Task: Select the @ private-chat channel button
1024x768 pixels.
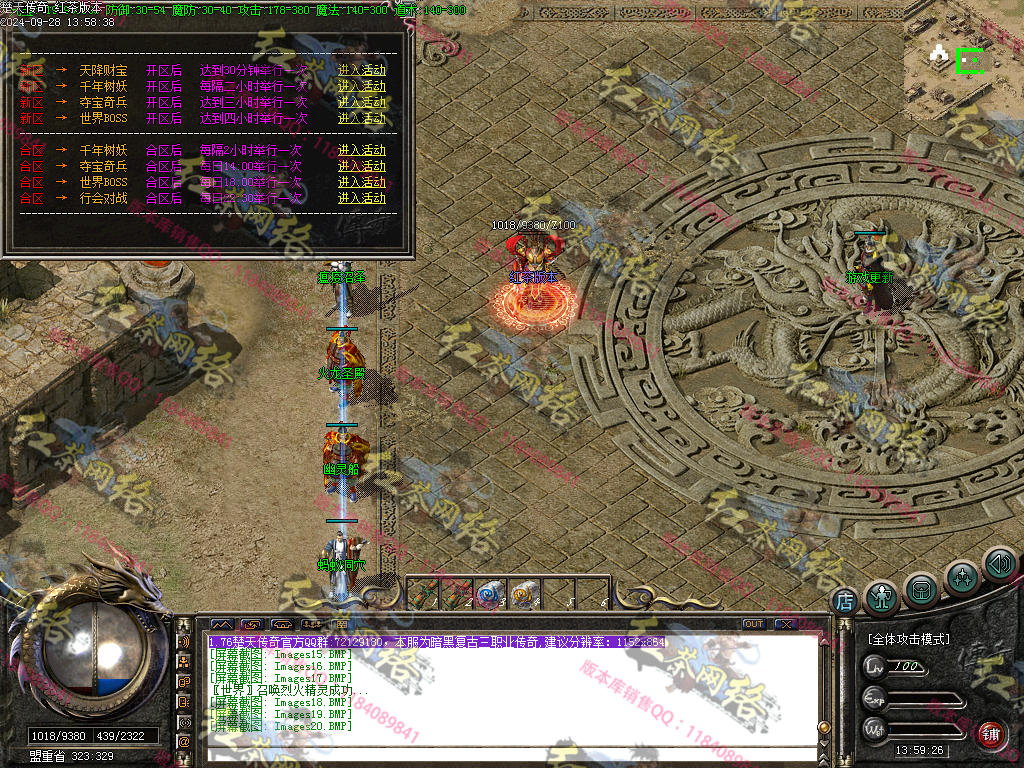Action: [183, 741]
